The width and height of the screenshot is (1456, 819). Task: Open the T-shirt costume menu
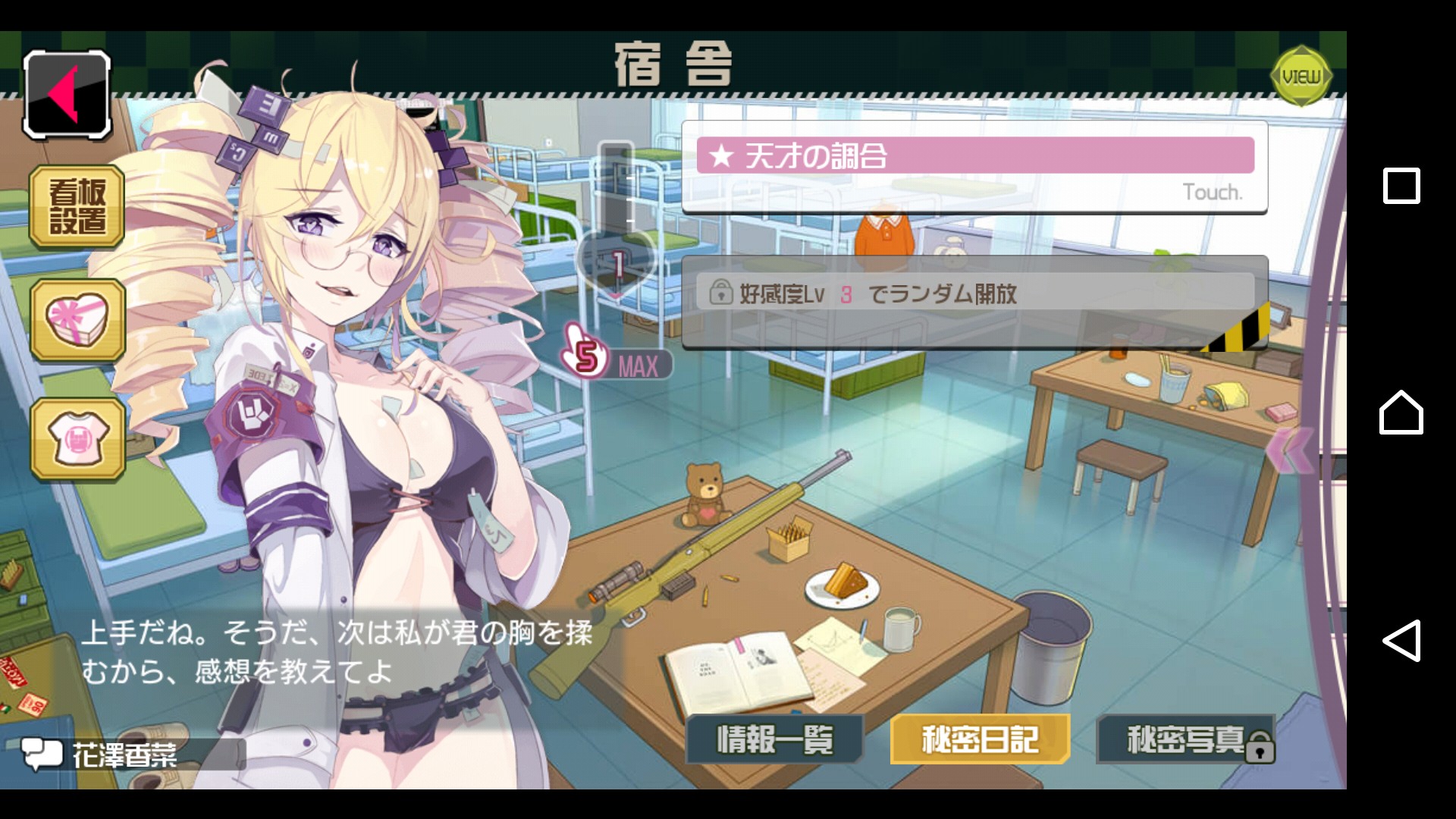click(77, 440)
